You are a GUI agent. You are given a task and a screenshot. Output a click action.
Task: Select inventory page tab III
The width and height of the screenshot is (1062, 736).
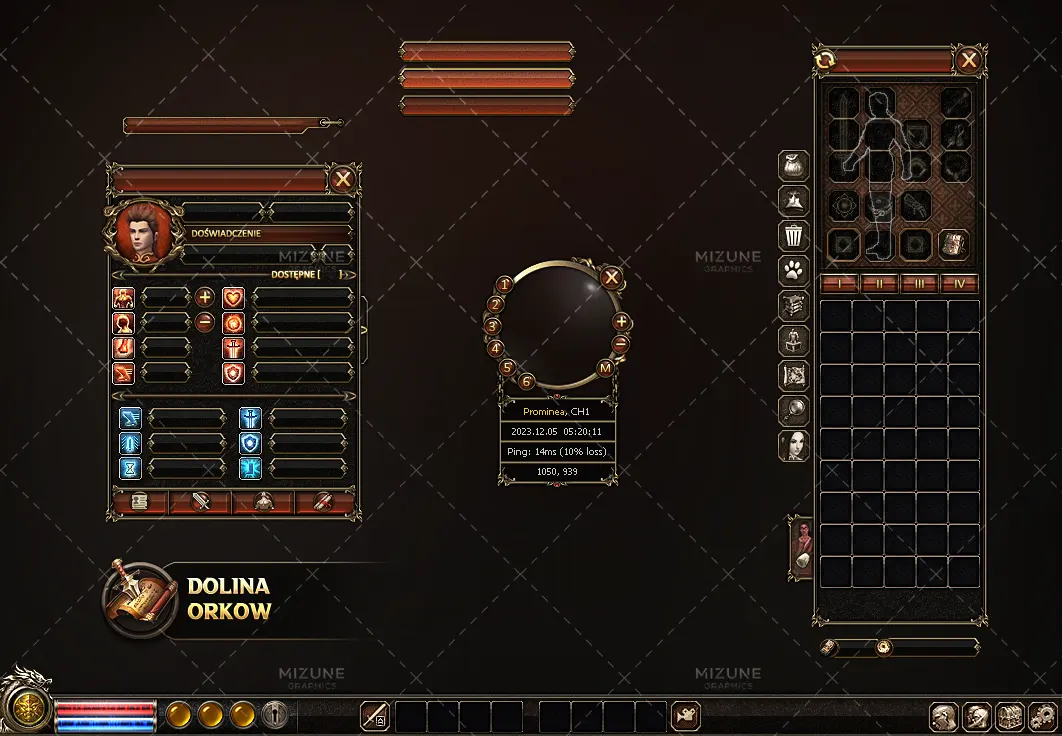[919, 284]
